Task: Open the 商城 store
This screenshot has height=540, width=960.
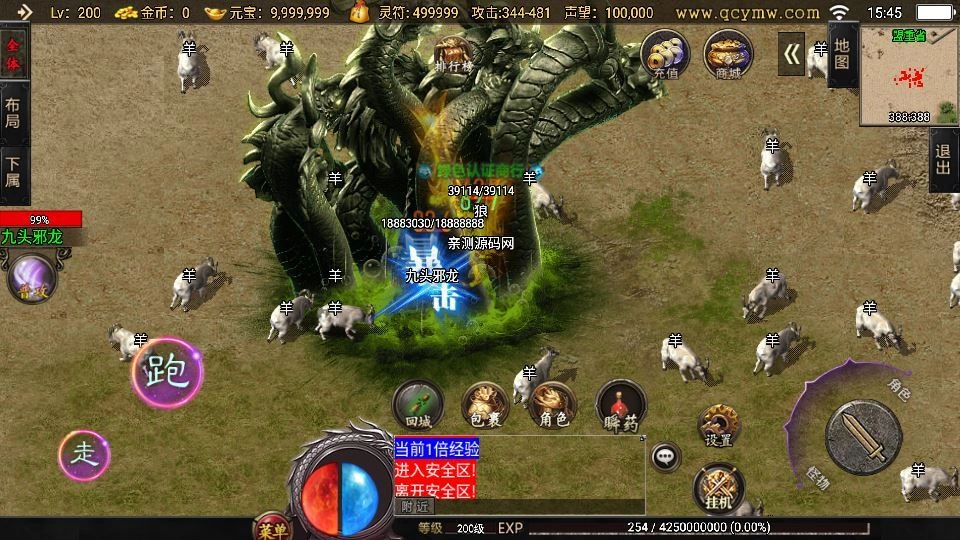Action: (728, 54)
